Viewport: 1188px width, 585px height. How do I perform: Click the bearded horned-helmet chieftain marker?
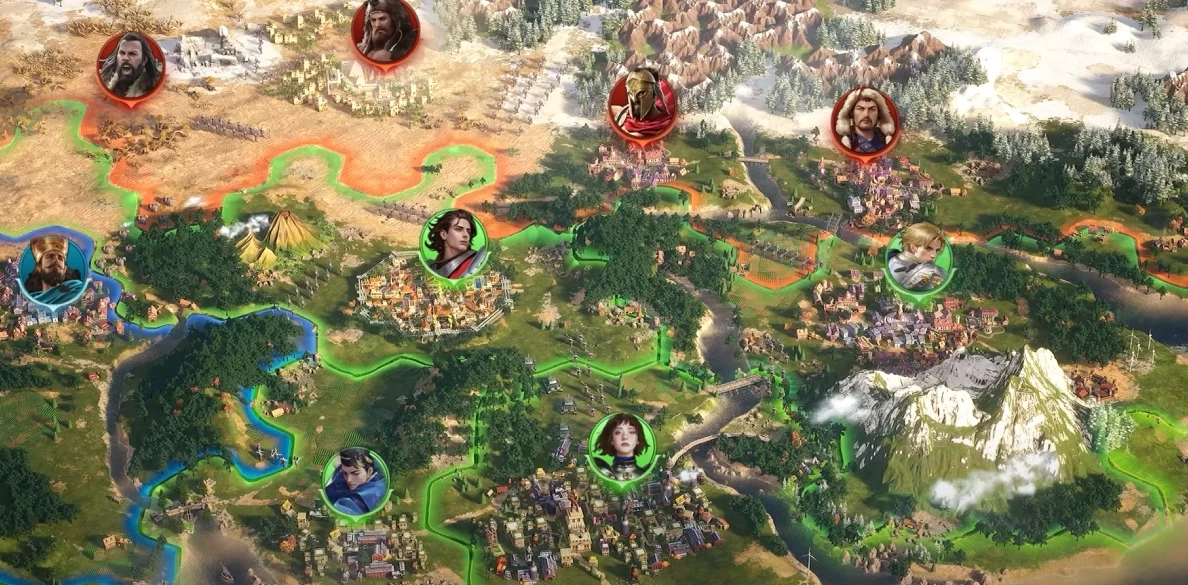pyautogui.click(x=385, y=32)
